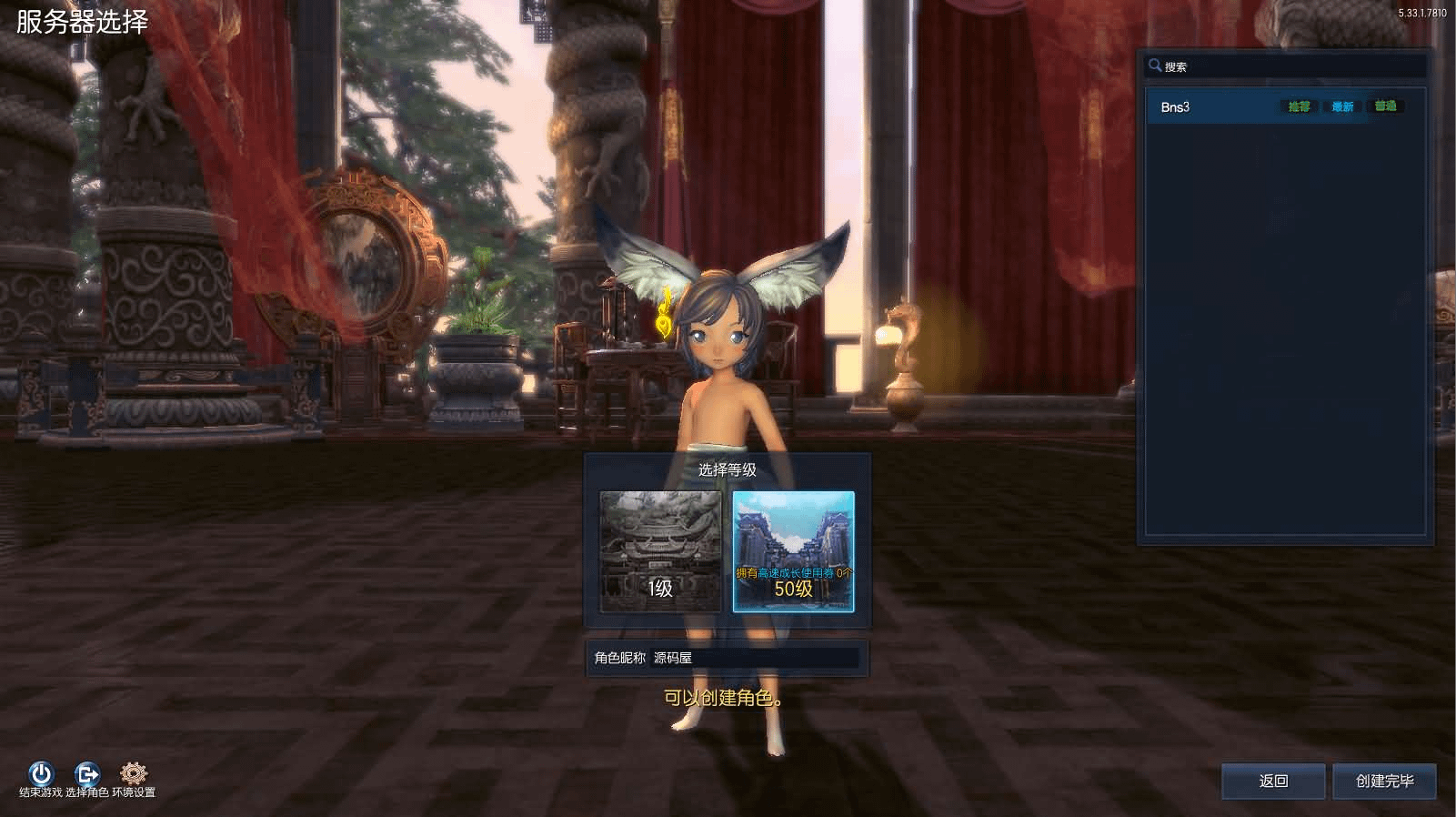The height and width of the screenshot is (817, 1456).
Task: Click the server search field
Action: (1291, 66)
